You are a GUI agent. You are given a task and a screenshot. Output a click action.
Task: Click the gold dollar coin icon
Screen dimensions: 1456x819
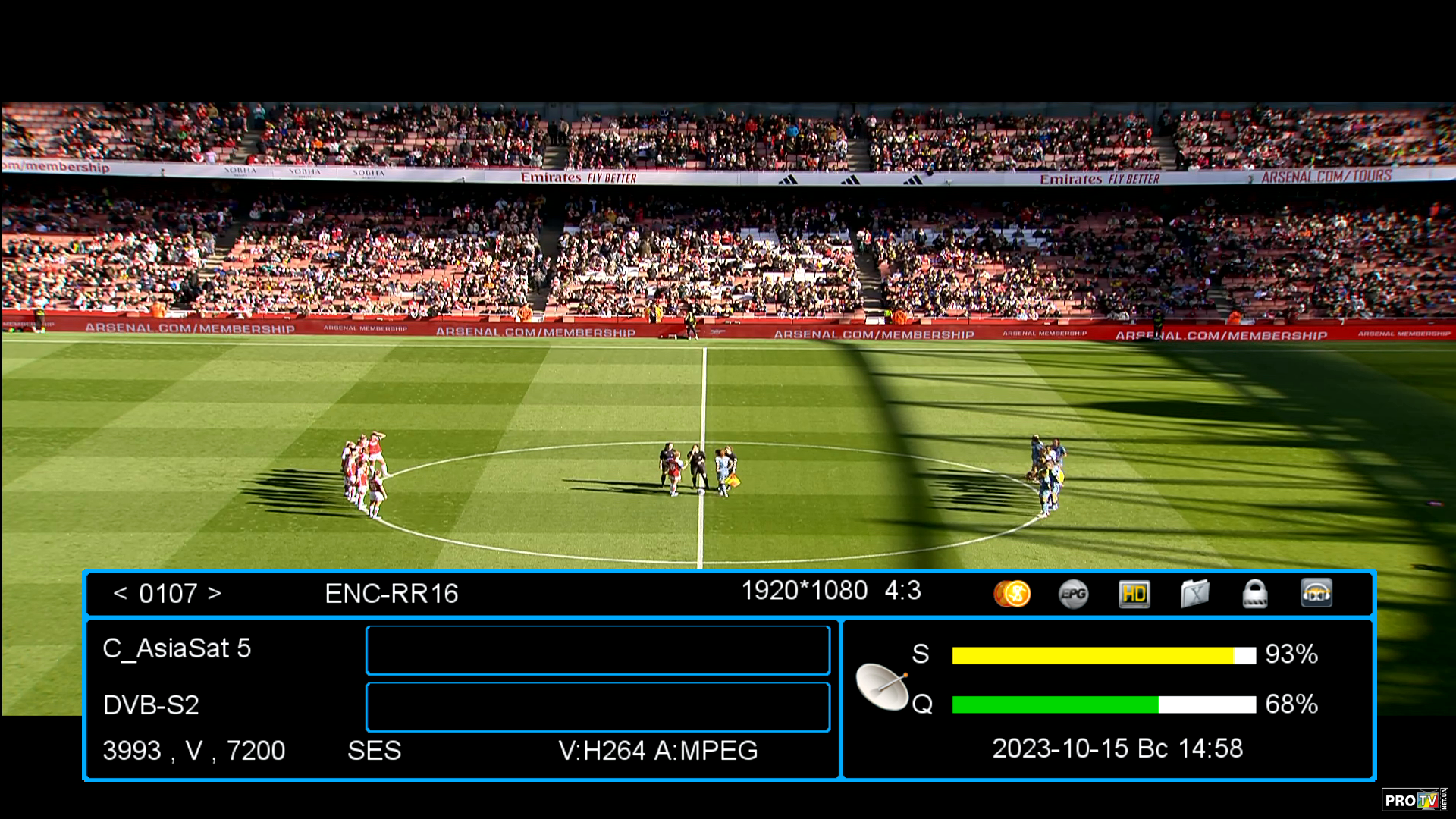(x=1012, y=594)
